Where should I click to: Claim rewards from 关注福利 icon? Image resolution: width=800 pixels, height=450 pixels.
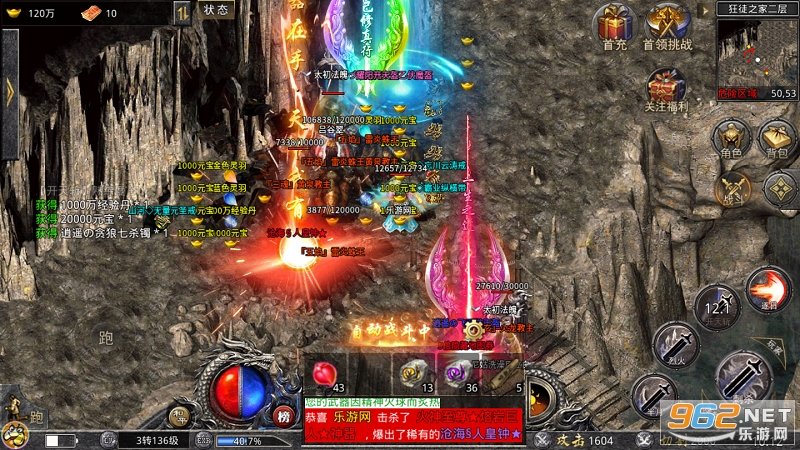point(668,88)
